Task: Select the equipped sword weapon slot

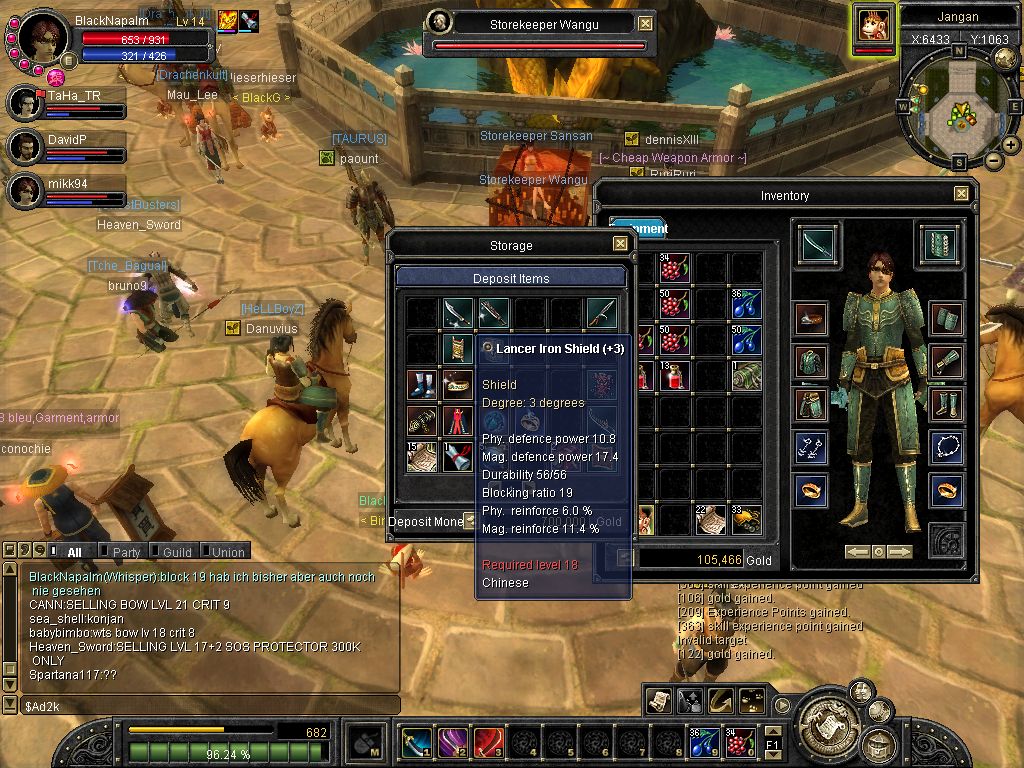Action: pos(819,244)
